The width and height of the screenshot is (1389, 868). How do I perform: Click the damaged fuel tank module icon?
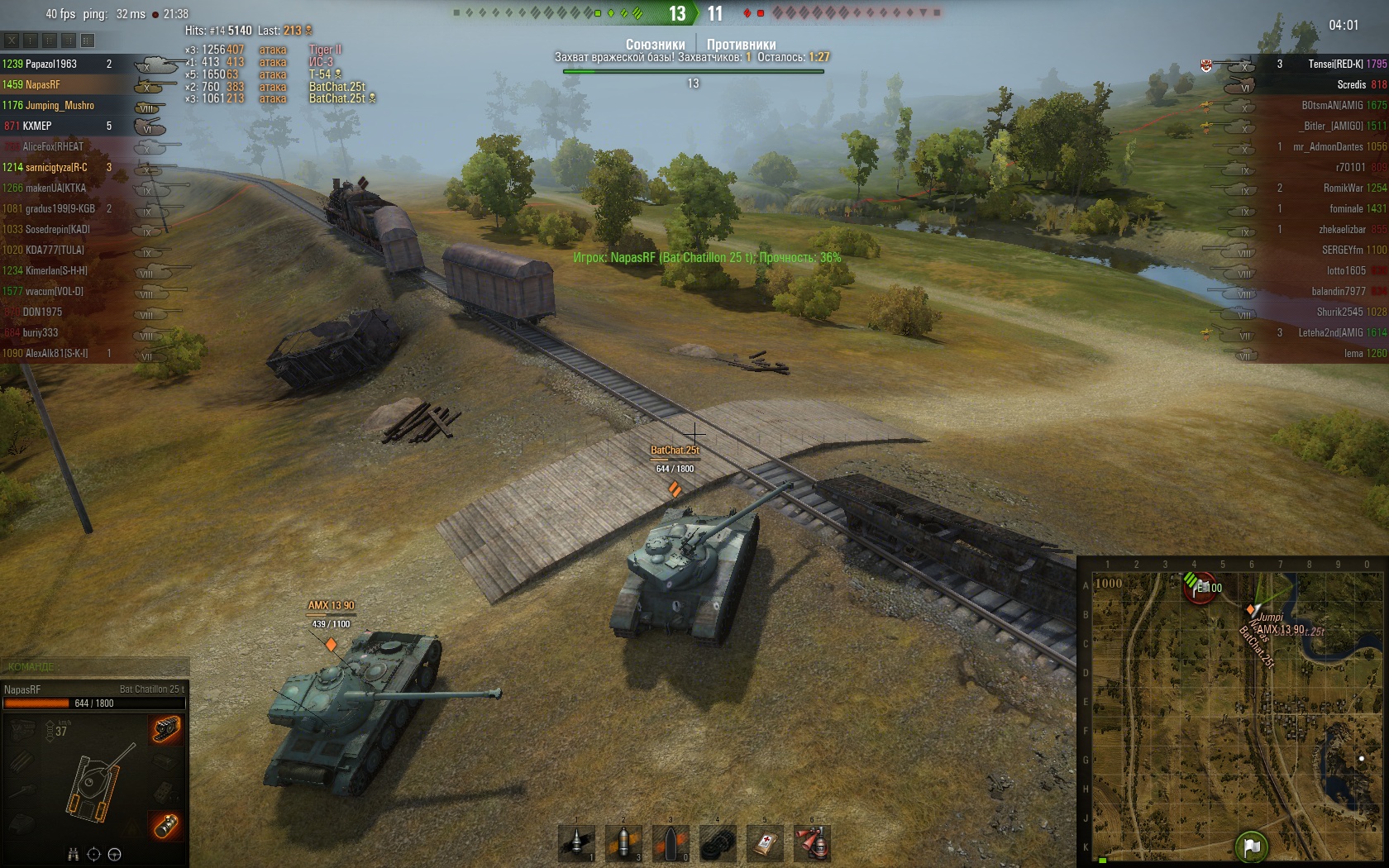pyautogui.click(x=165, y=825)
